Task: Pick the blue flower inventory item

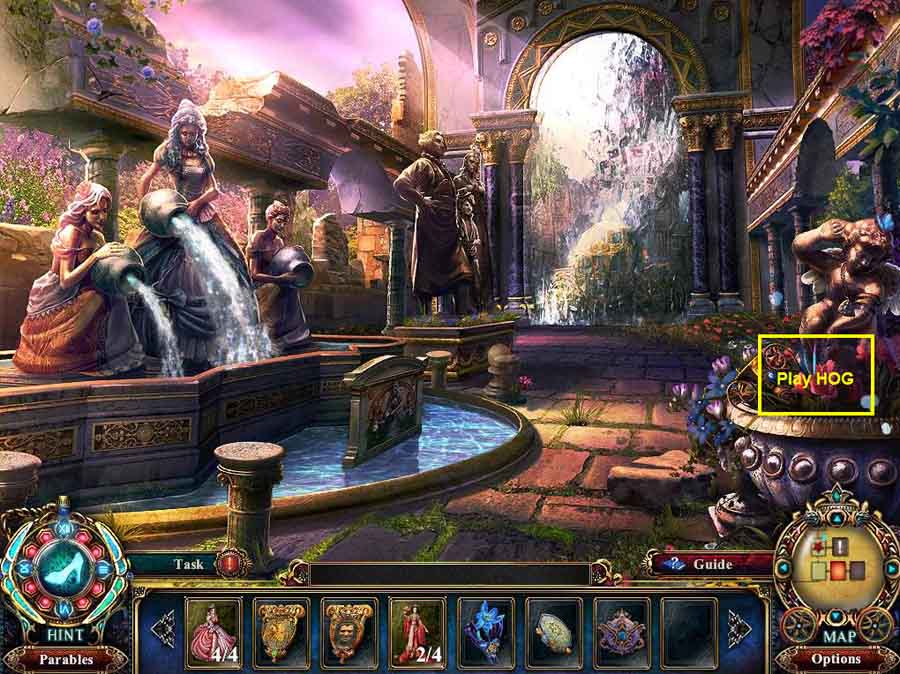Action: 486,632
